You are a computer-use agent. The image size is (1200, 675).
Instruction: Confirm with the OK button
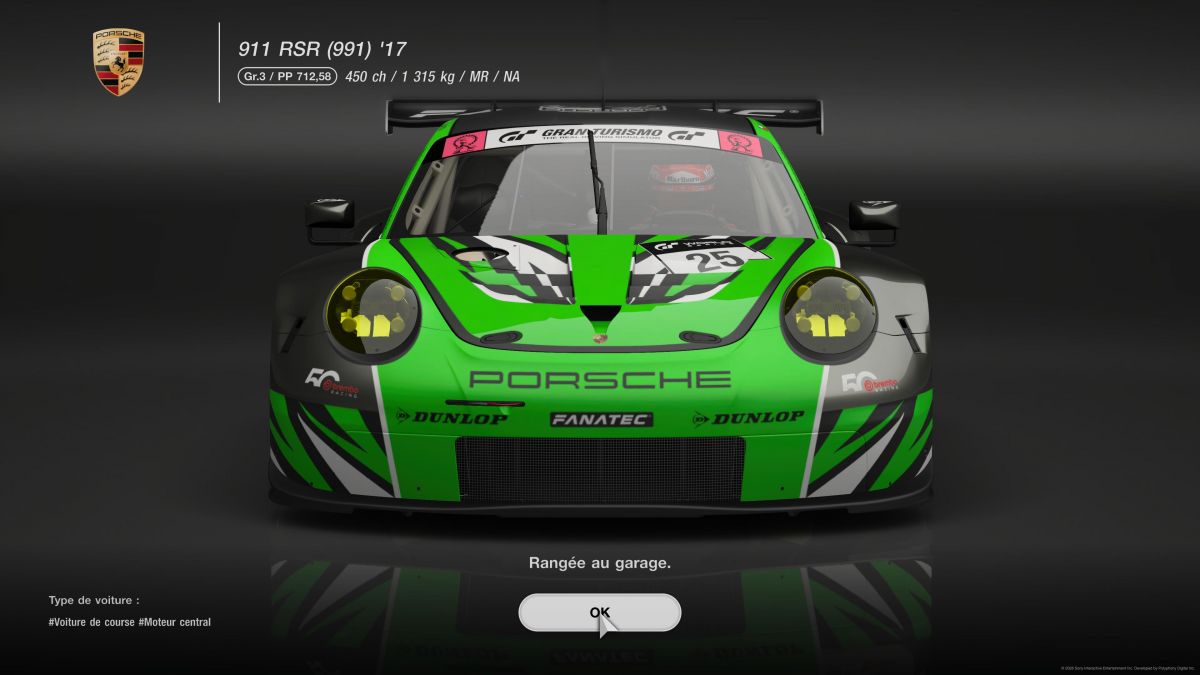click(x=599, y=613)
